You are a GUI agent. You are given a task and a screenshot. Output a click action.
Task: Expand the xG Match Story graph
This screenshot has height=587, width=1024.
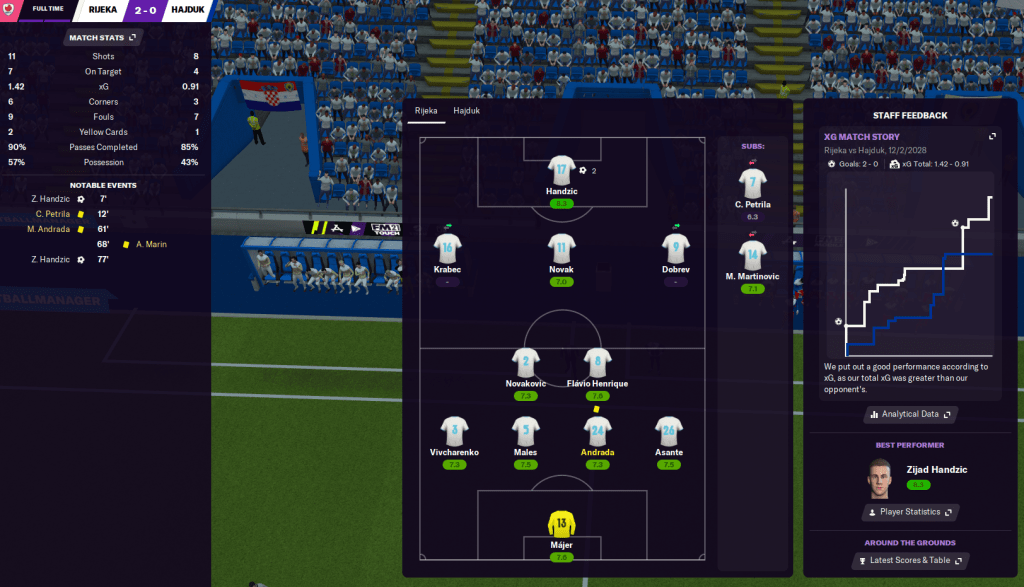pos(992,137)
